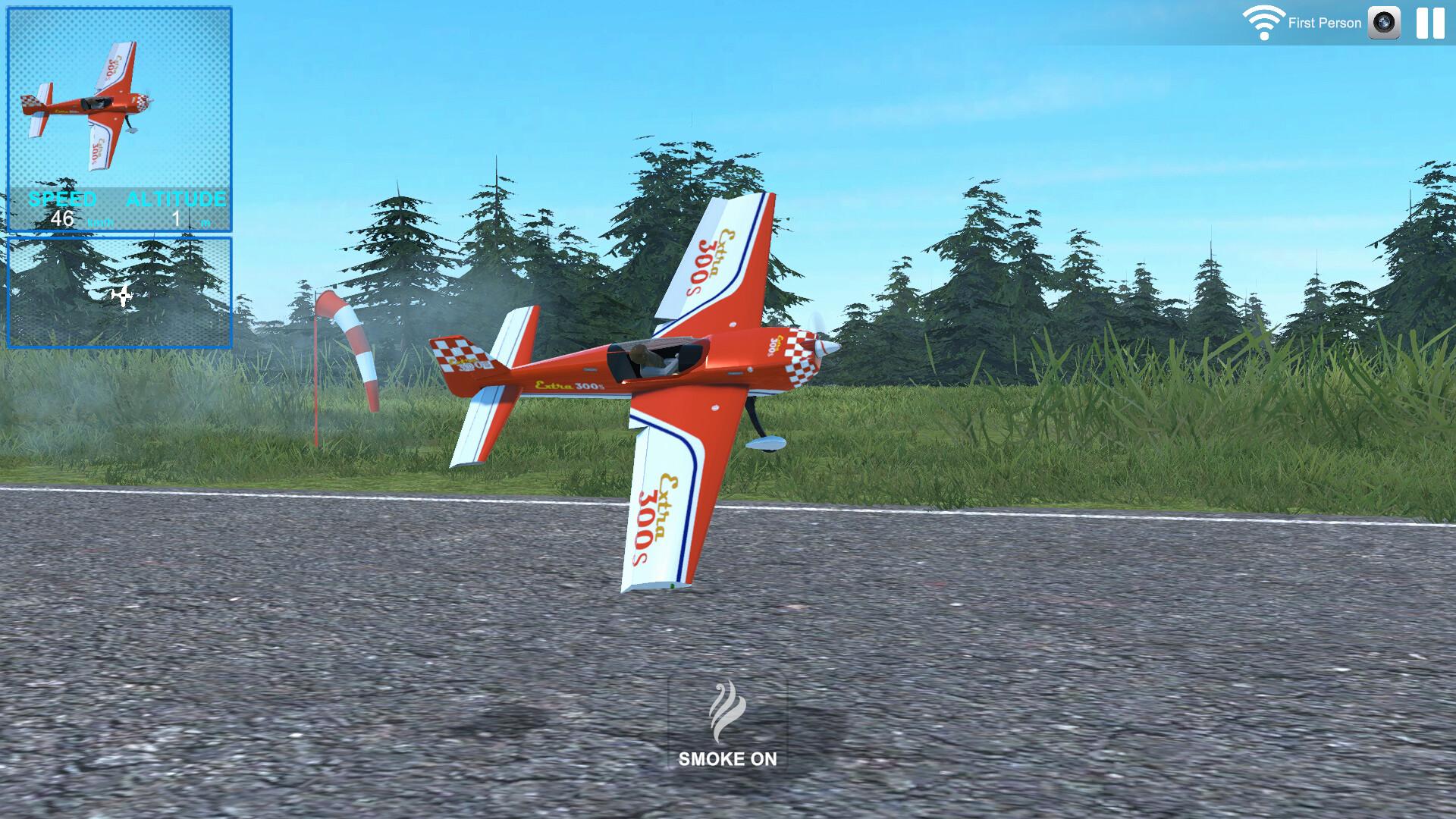Click the SPEED readout header

click(x=62, y=199)
